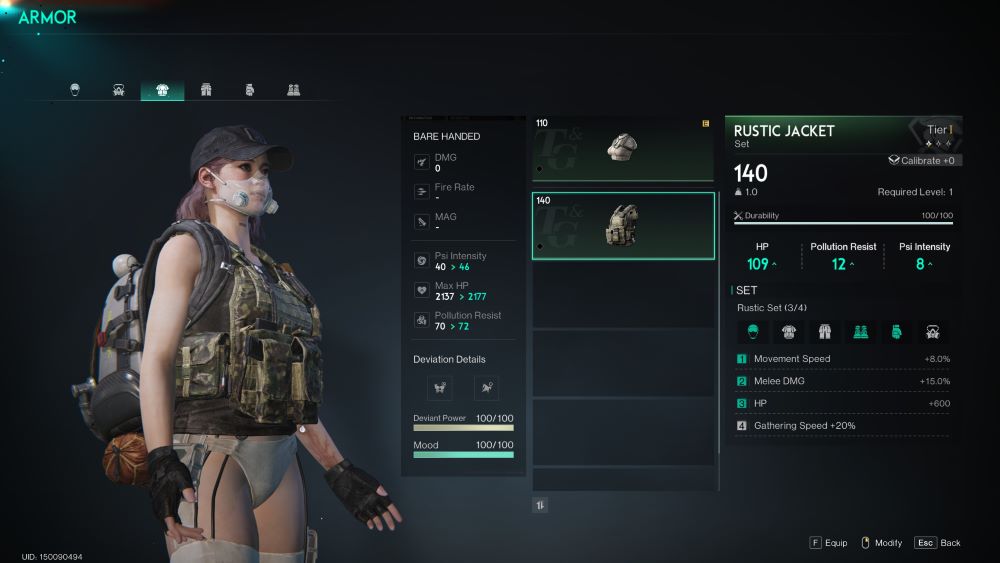Show the boots armor tab

coord(293,90)
